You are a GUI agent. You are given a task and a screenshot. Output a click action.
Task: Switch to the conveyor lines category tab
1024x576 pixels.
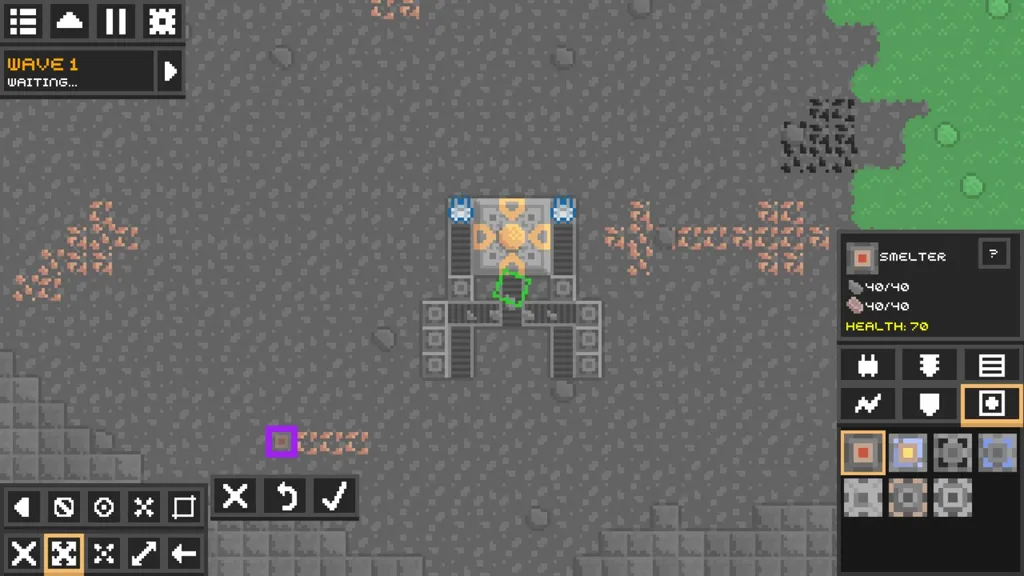point(991,365)
